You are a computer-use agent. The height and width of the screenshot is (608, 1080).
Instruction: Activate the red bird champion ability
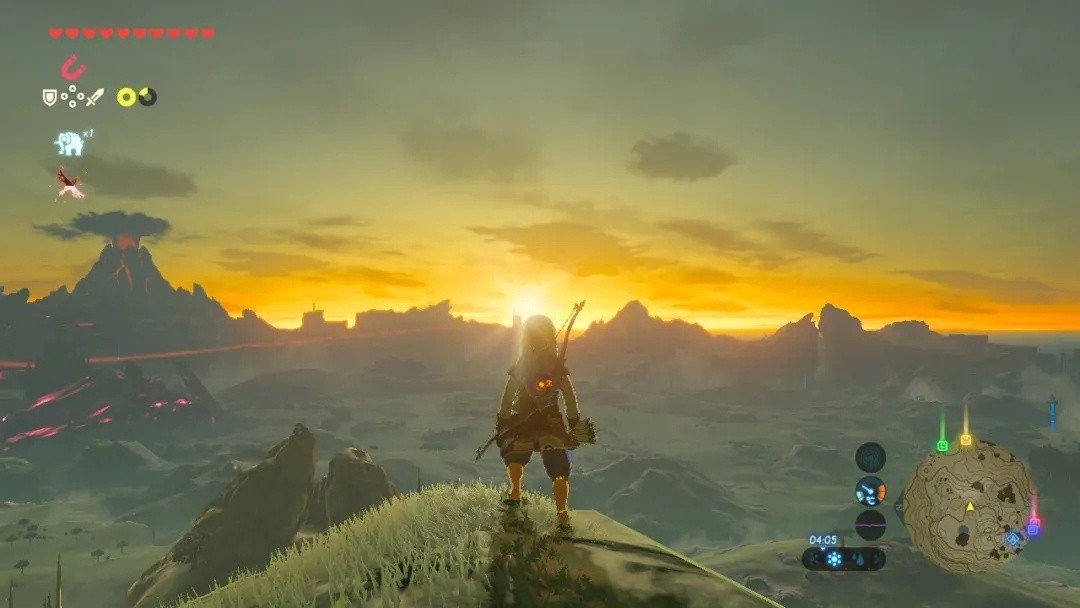(69, 182)
